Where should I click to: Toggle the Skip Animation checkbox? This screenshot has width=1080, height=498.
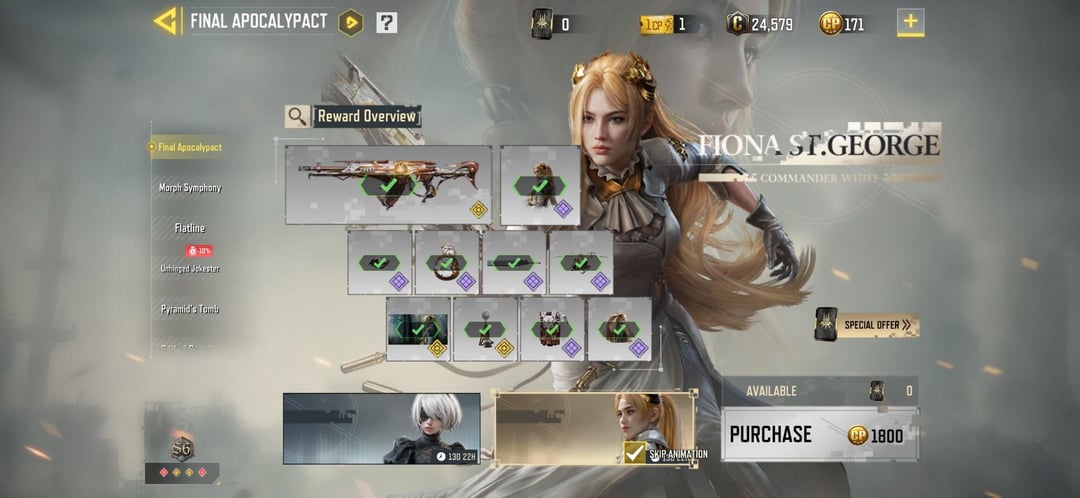pos(634,453)
